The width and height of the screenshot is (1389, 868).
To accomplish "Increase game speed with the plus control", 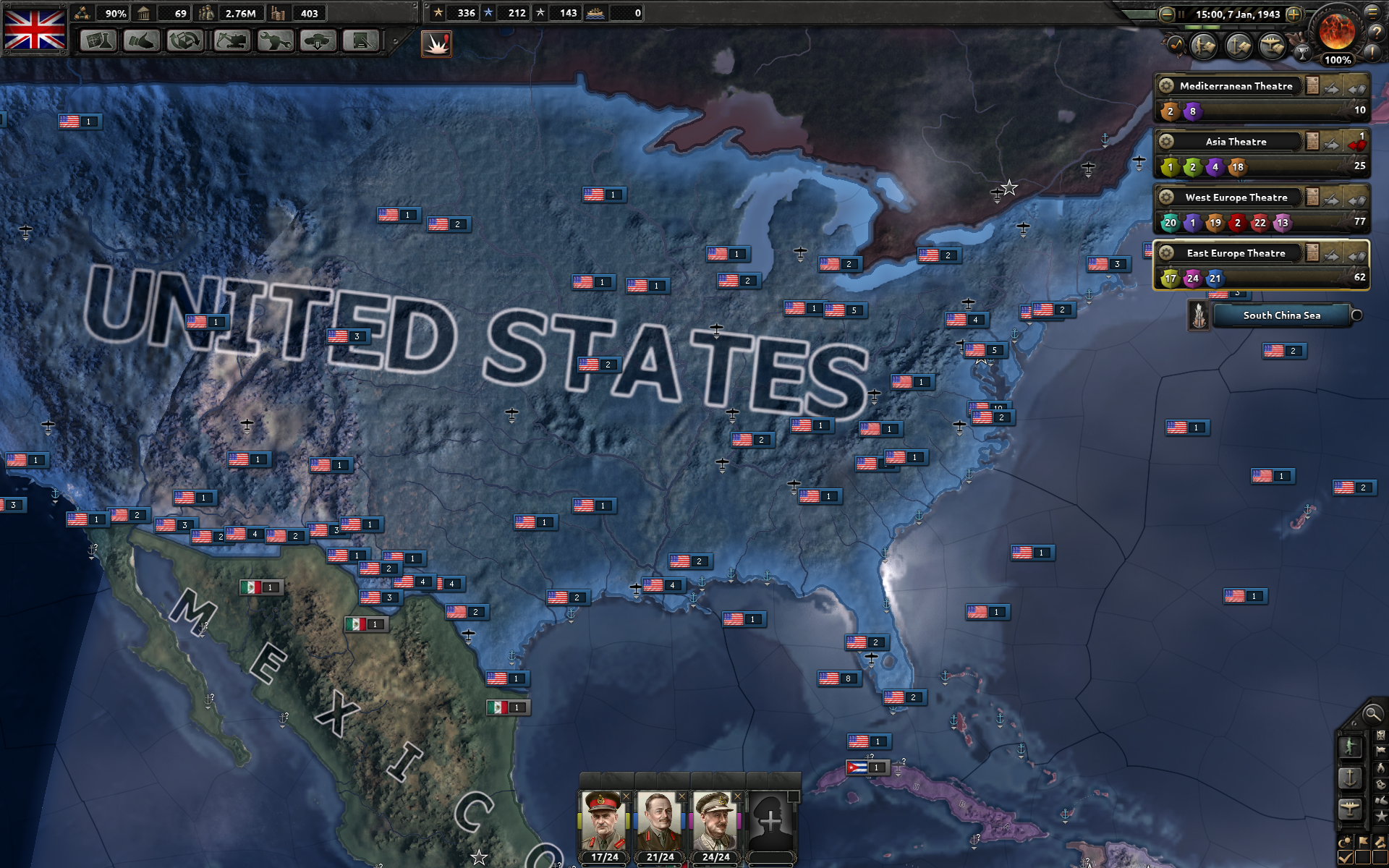I will coord(1294,14).
